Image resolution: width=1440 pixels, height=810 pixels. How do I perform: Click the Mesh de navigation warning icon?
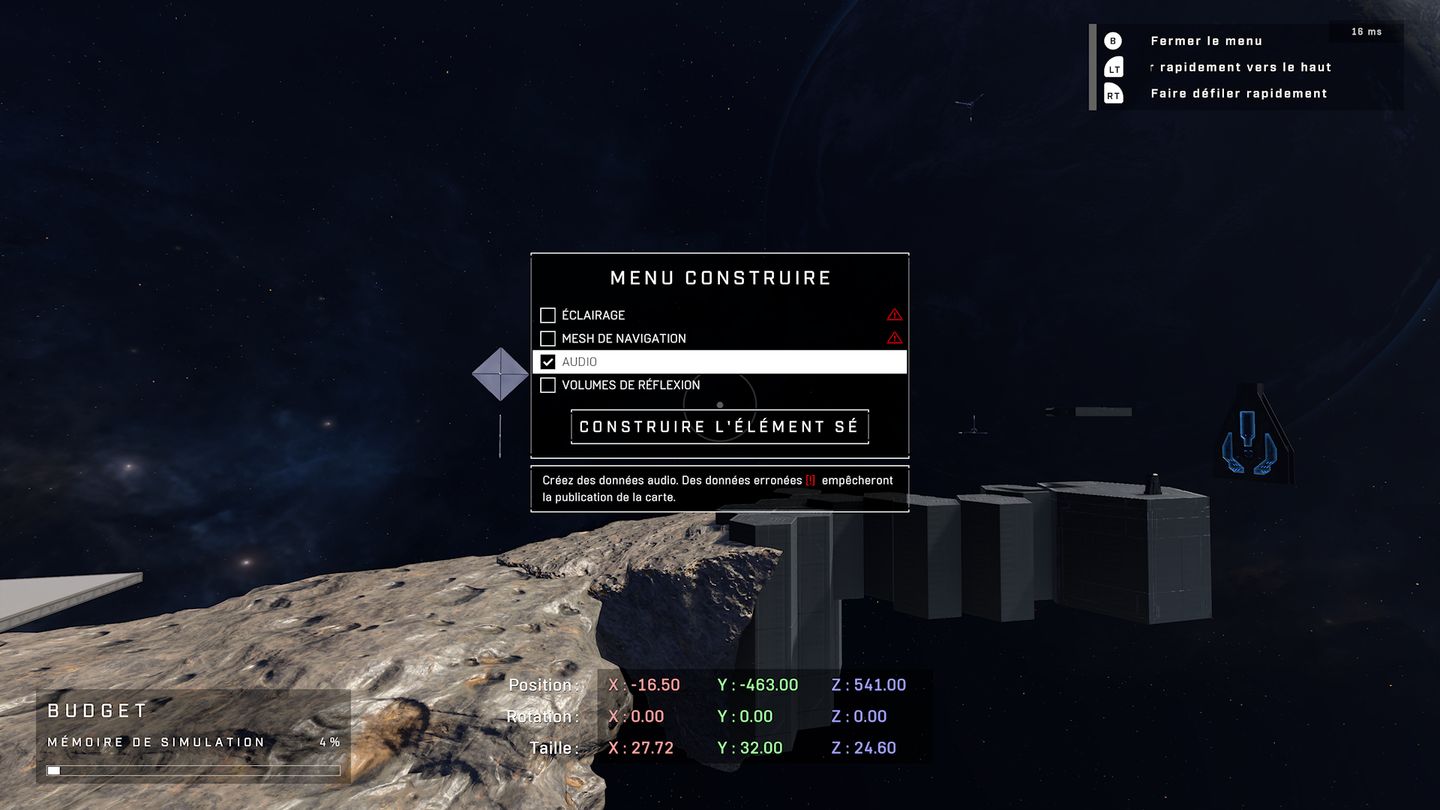pos(894,338)
